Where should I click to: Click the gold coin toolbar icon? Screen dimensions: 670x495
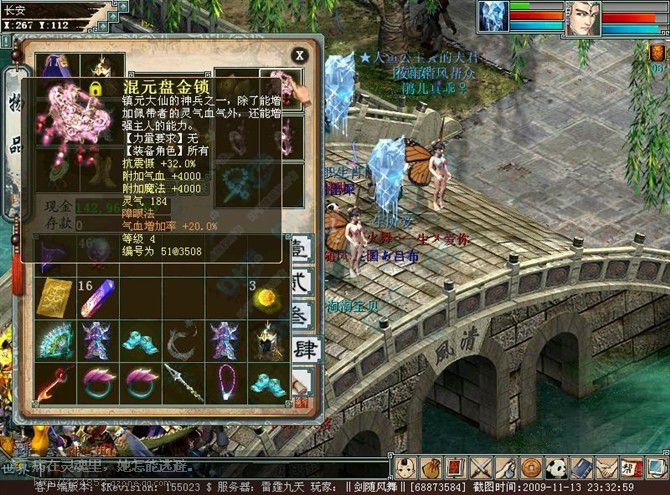(x=531, y=467)
